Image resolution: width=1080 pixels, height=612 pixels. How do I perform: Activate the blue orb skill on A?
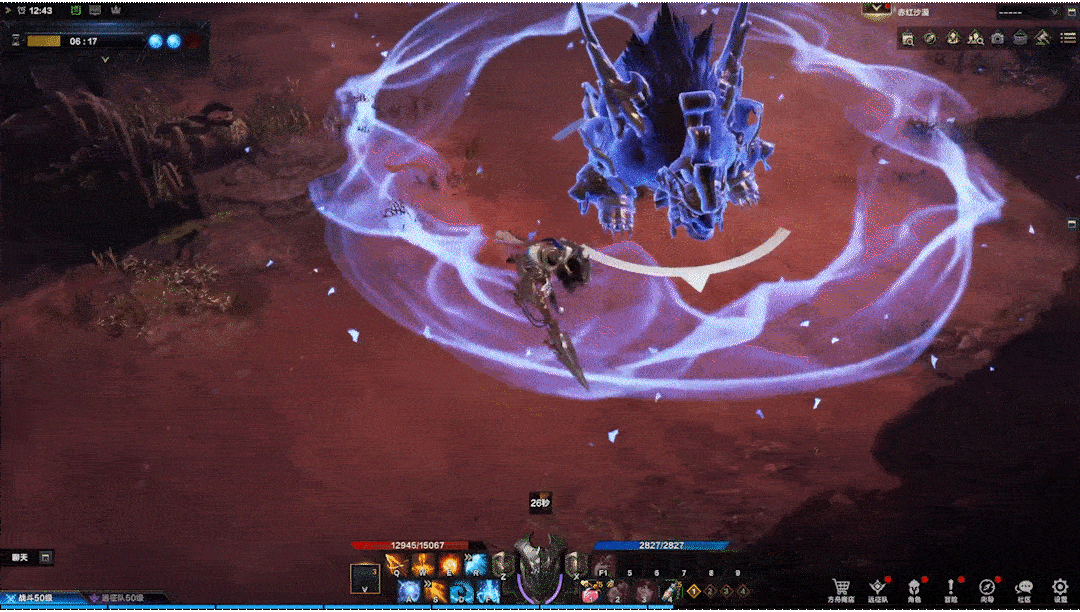[408, 591]
